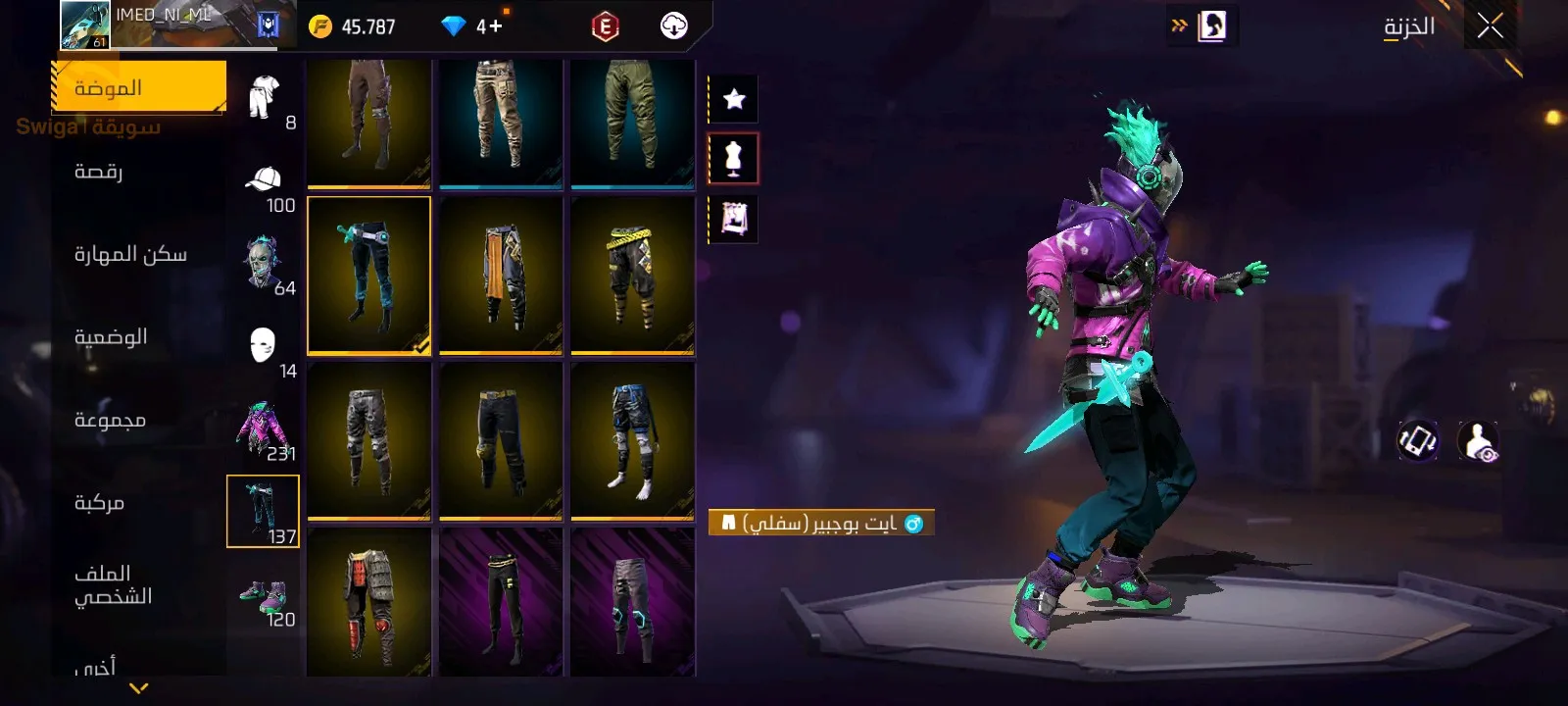
Task: Show the الملف الشخصي profile tab
Action: coord(113,585)
